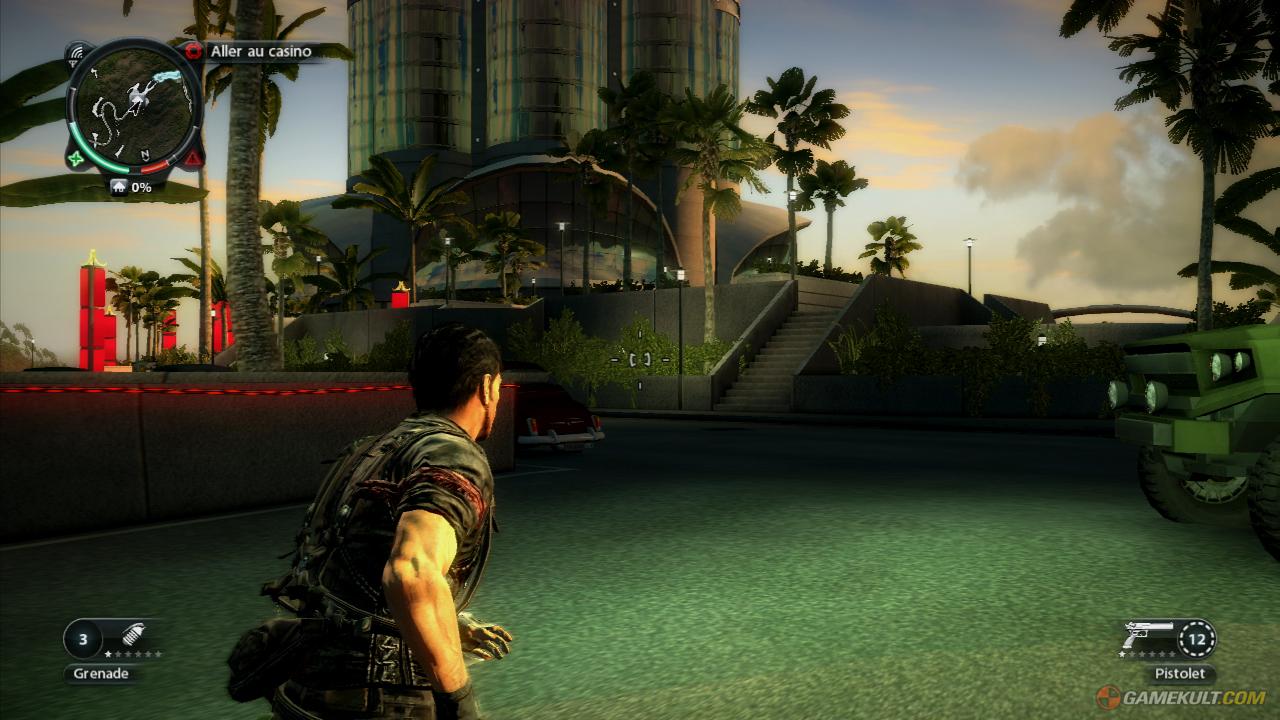Screen dimensions: 1280x720
Task: Toggle the first star on the grenade rating
Action: pos(108,654)
